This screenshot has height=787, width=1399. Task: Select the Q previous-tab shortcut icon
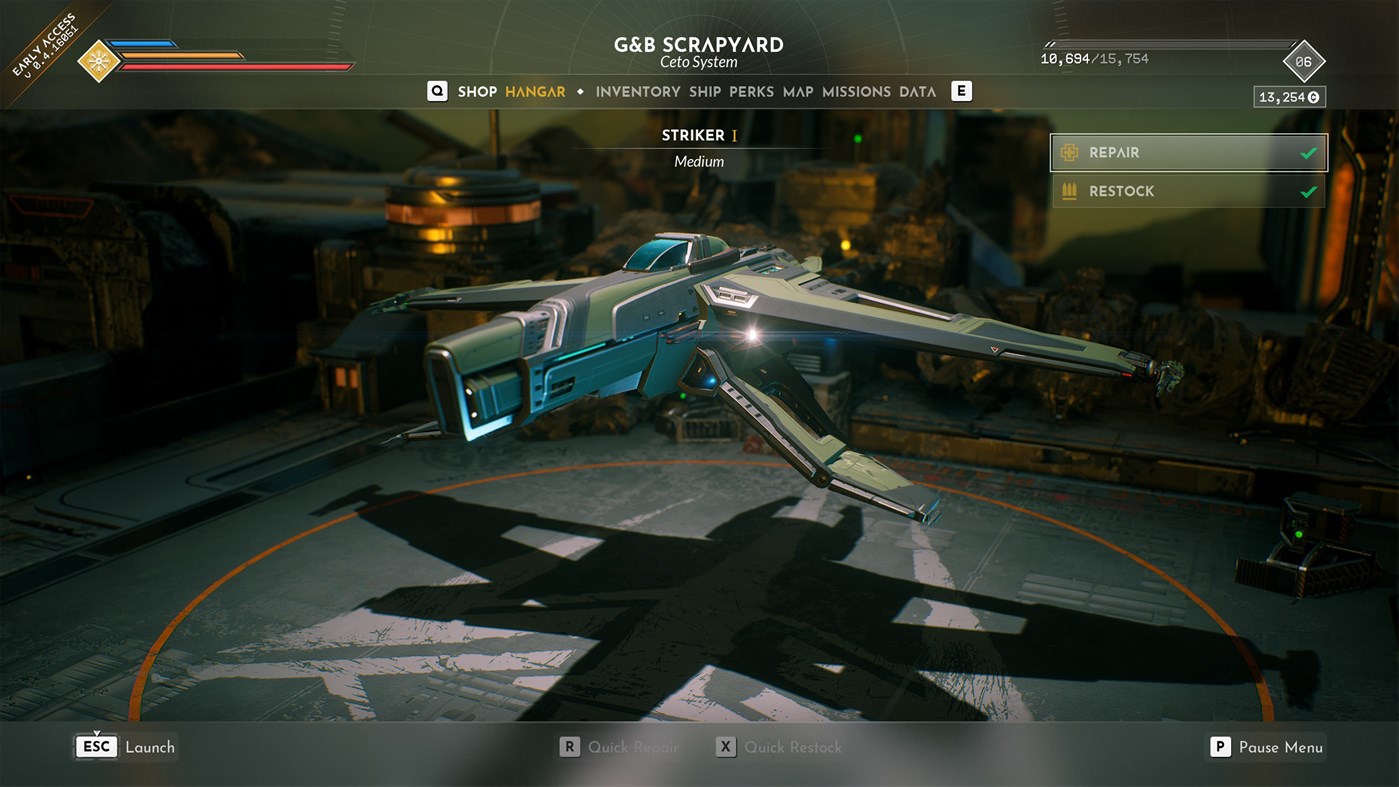[x=437, y=91]
